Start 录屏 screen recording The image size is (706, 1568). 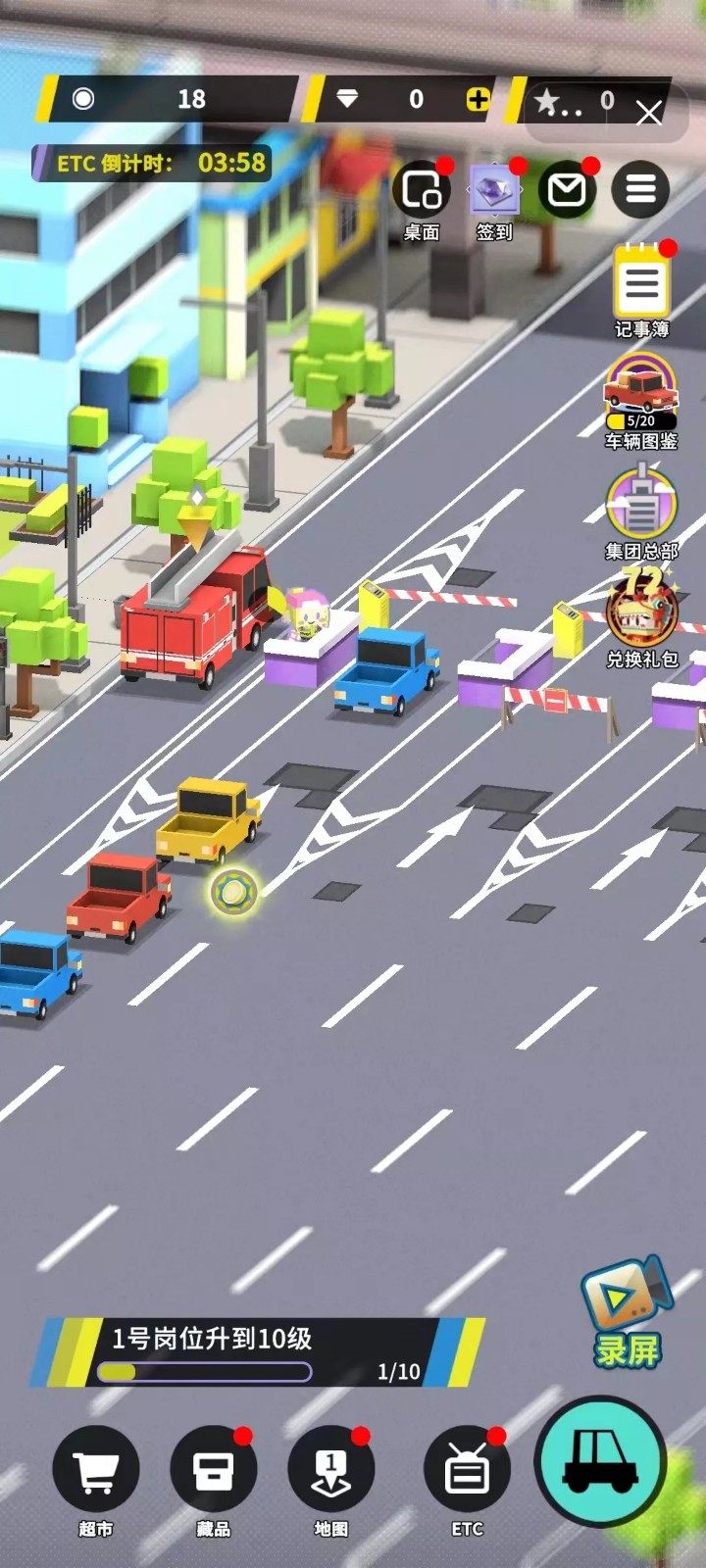pyautogui.click(x=628, y=1313)
